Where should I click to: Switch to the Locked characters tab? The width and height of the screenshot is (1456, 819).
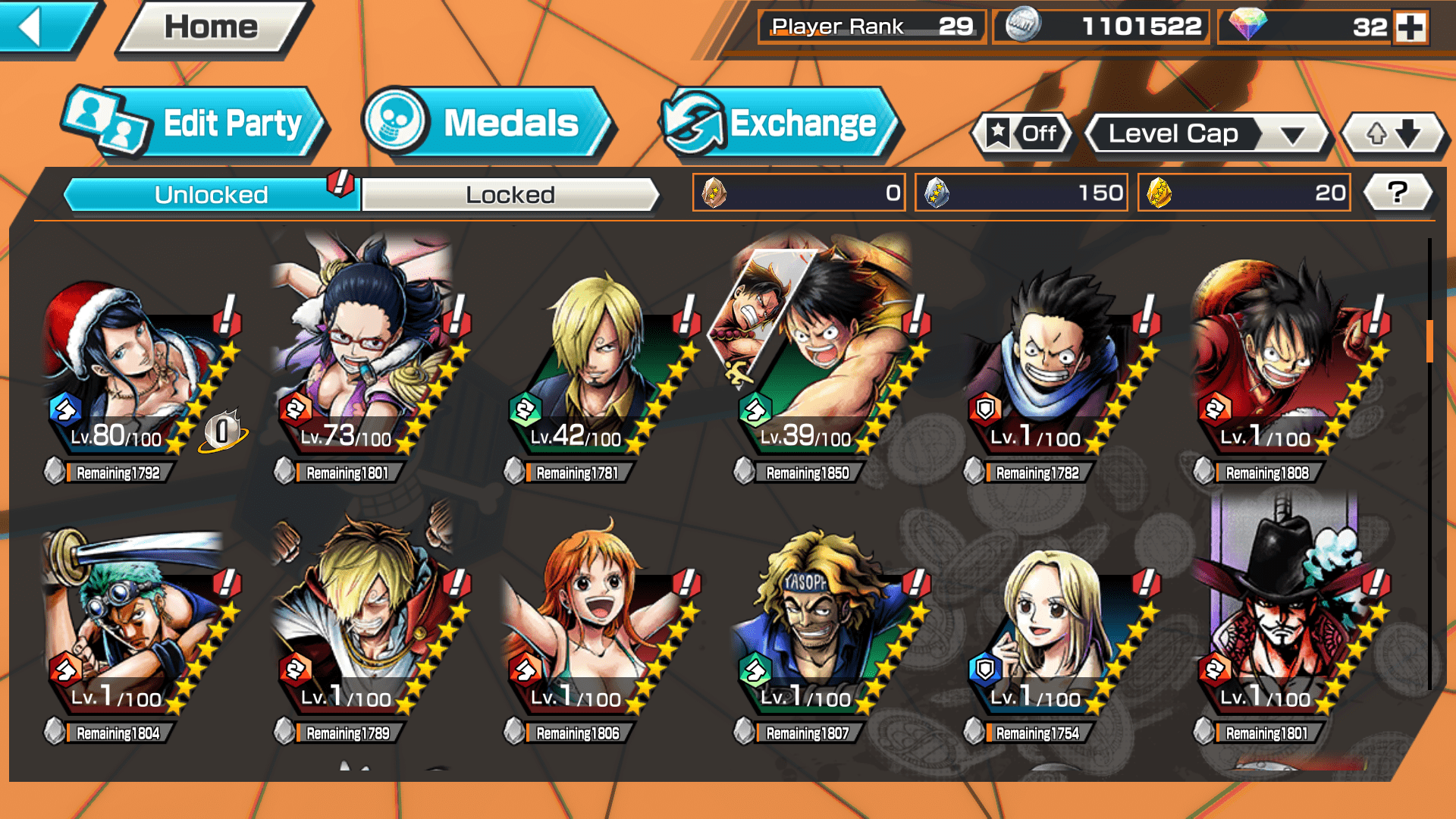pos(510,195)
